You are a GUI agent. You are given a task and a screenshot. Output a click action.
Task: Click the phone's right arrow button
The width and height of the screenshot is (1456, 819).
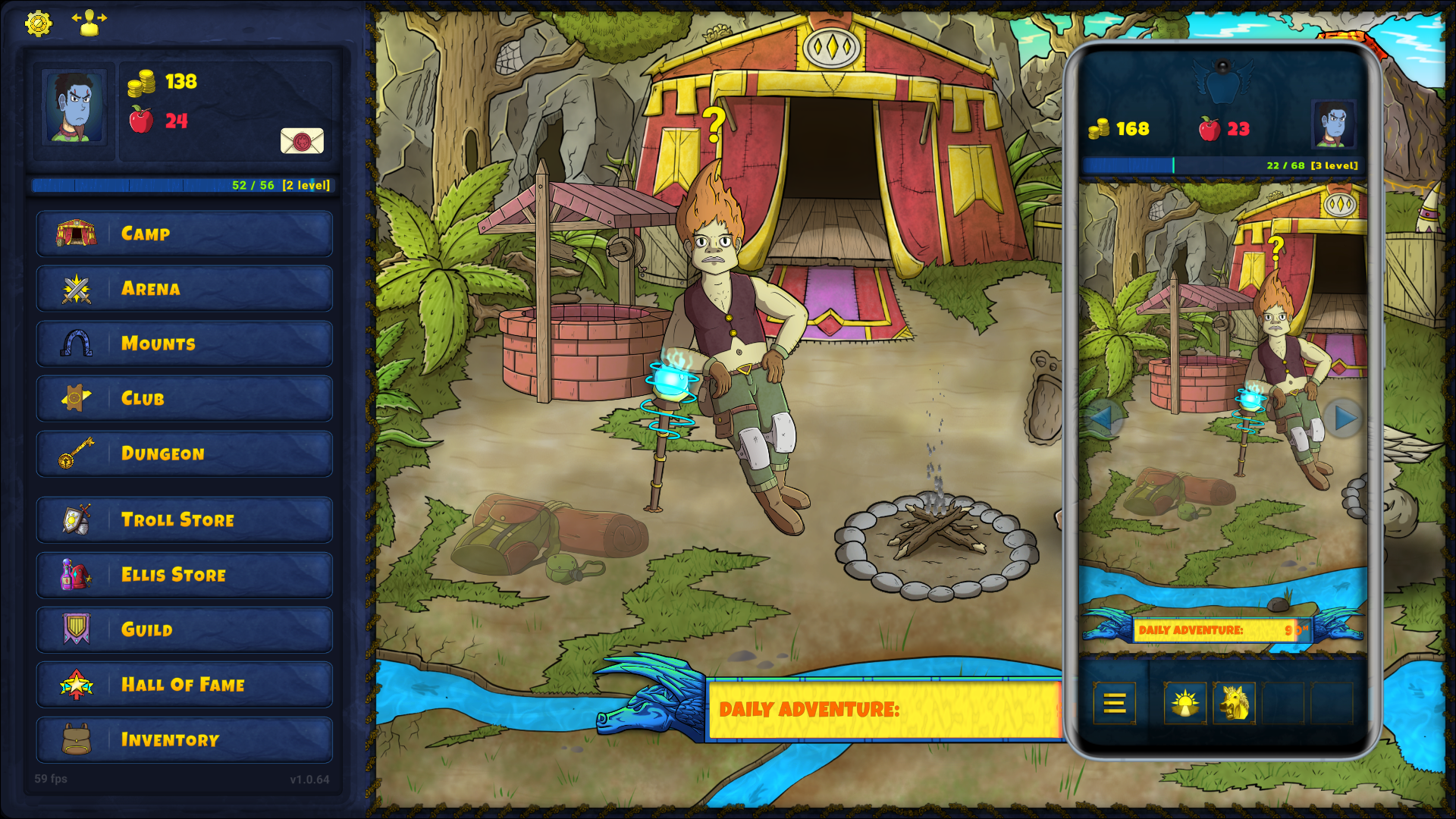[1344, 418]
